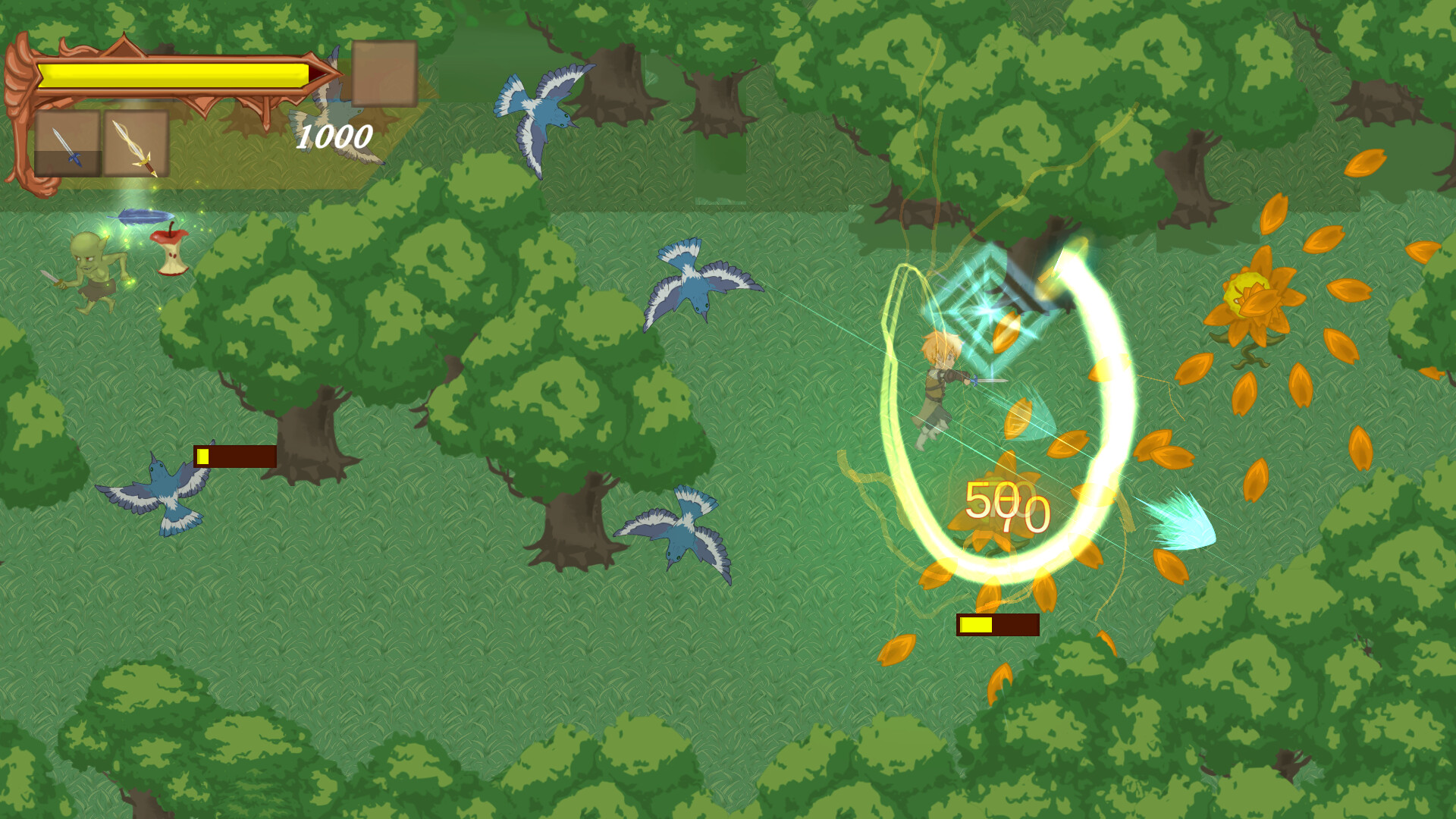Click the score showing 1000
This screenshot has height=819, width=1456.
point(334,139)
